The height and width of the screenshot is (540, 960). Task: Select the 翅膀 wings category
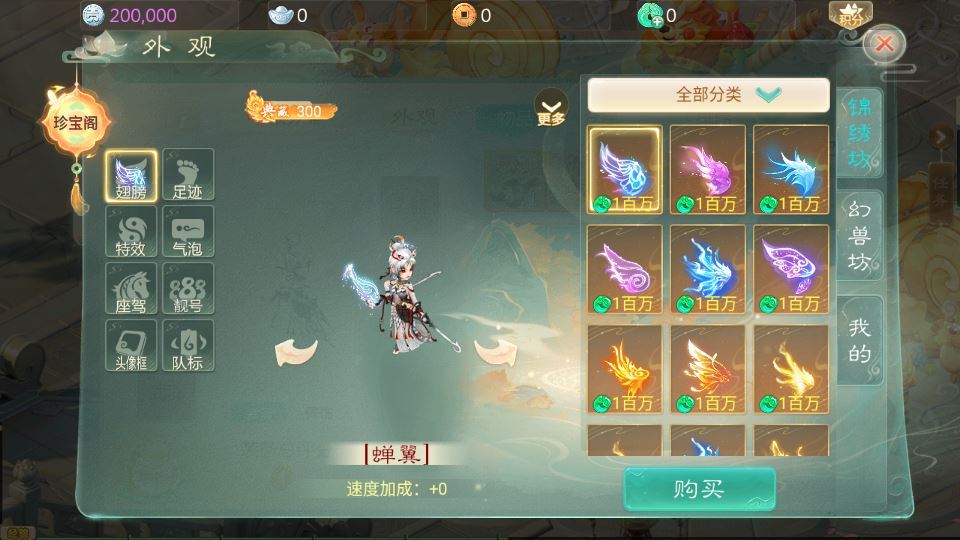132,176
